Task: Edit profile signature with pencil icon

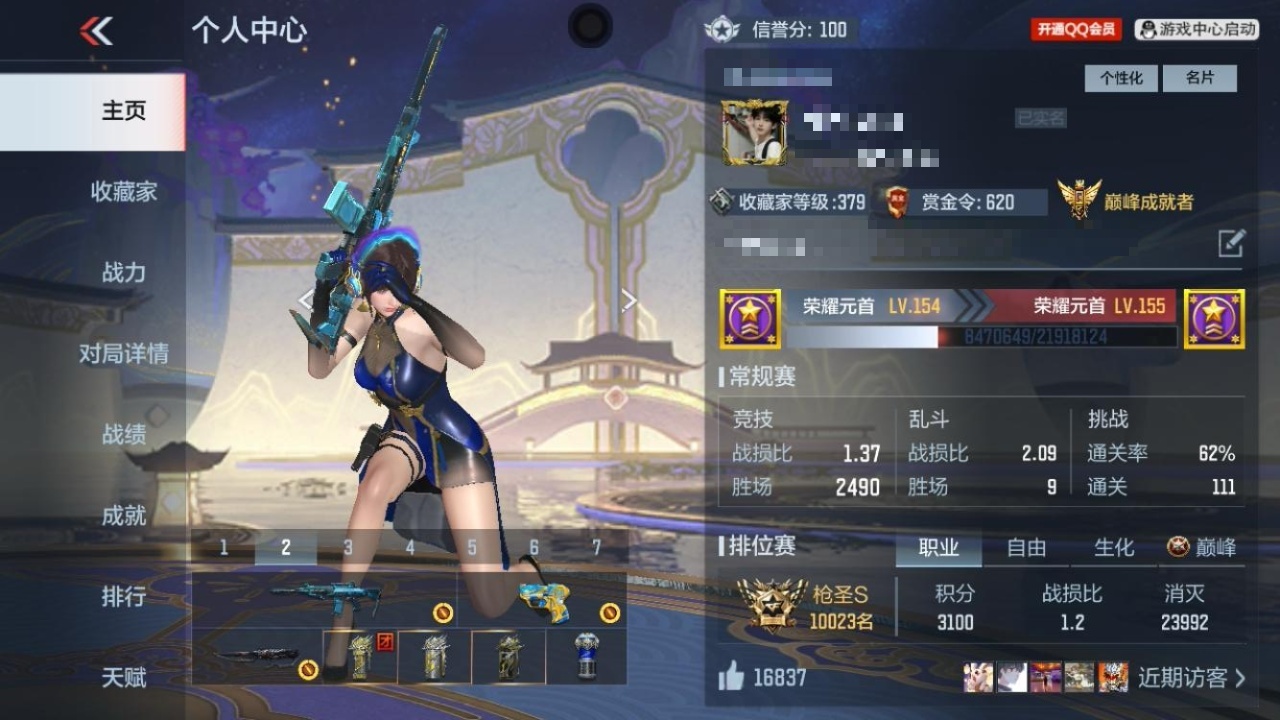Action: pyautogui.click(x=1231, y=243)
